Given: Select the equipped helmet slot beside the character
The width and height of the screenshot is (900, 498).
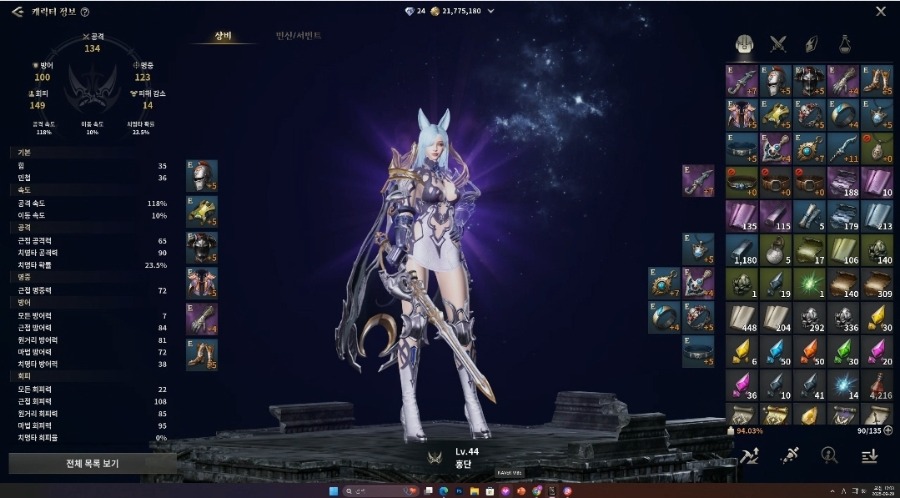Looking at the screenshot, I should point(202,177).
